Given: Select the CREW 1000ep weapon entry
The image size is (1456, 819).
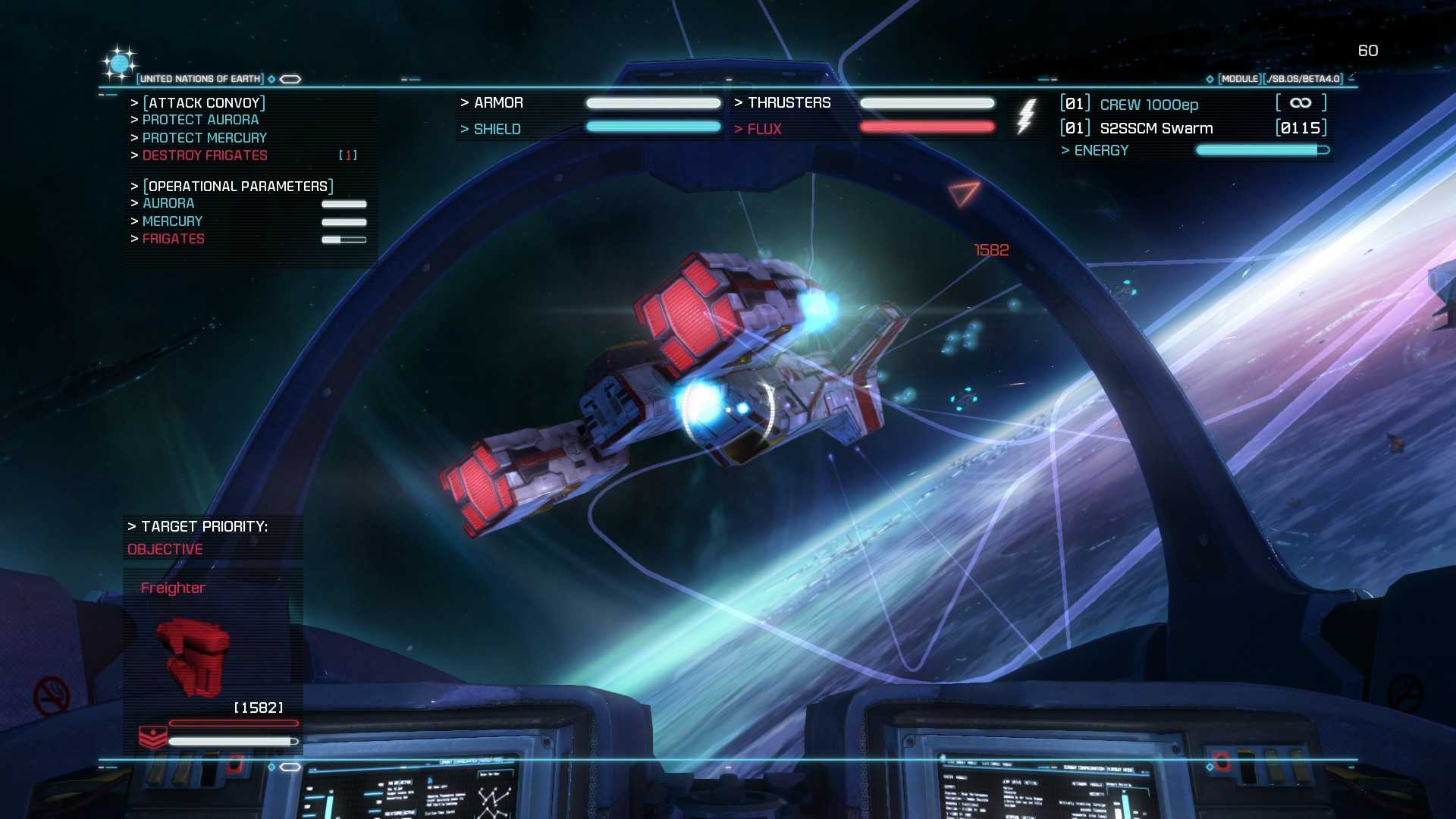Looking at the screenshot, I should tap(1149, 105).
